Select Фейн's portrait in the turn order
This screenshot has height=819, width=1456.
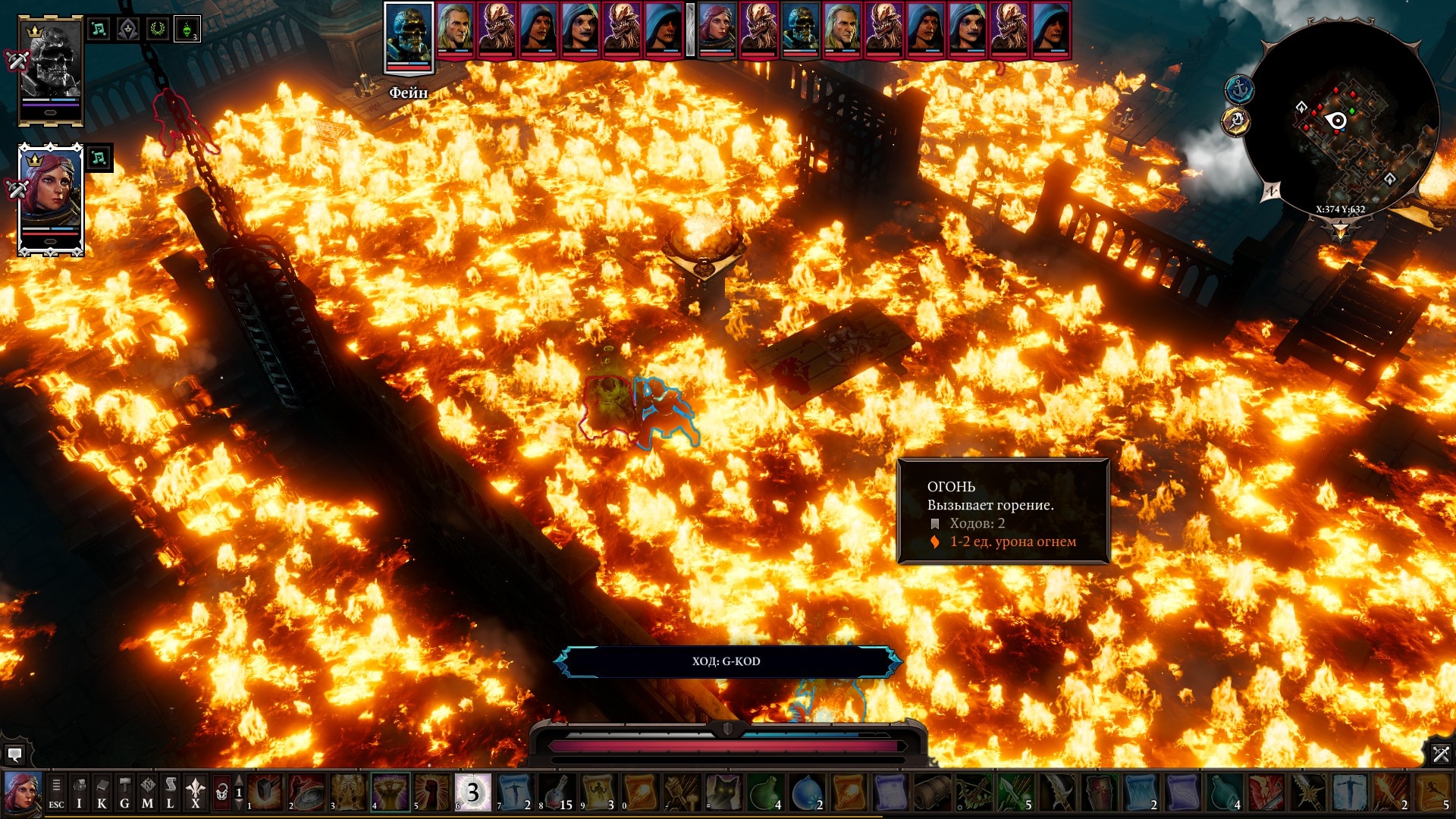coord(409,34)
